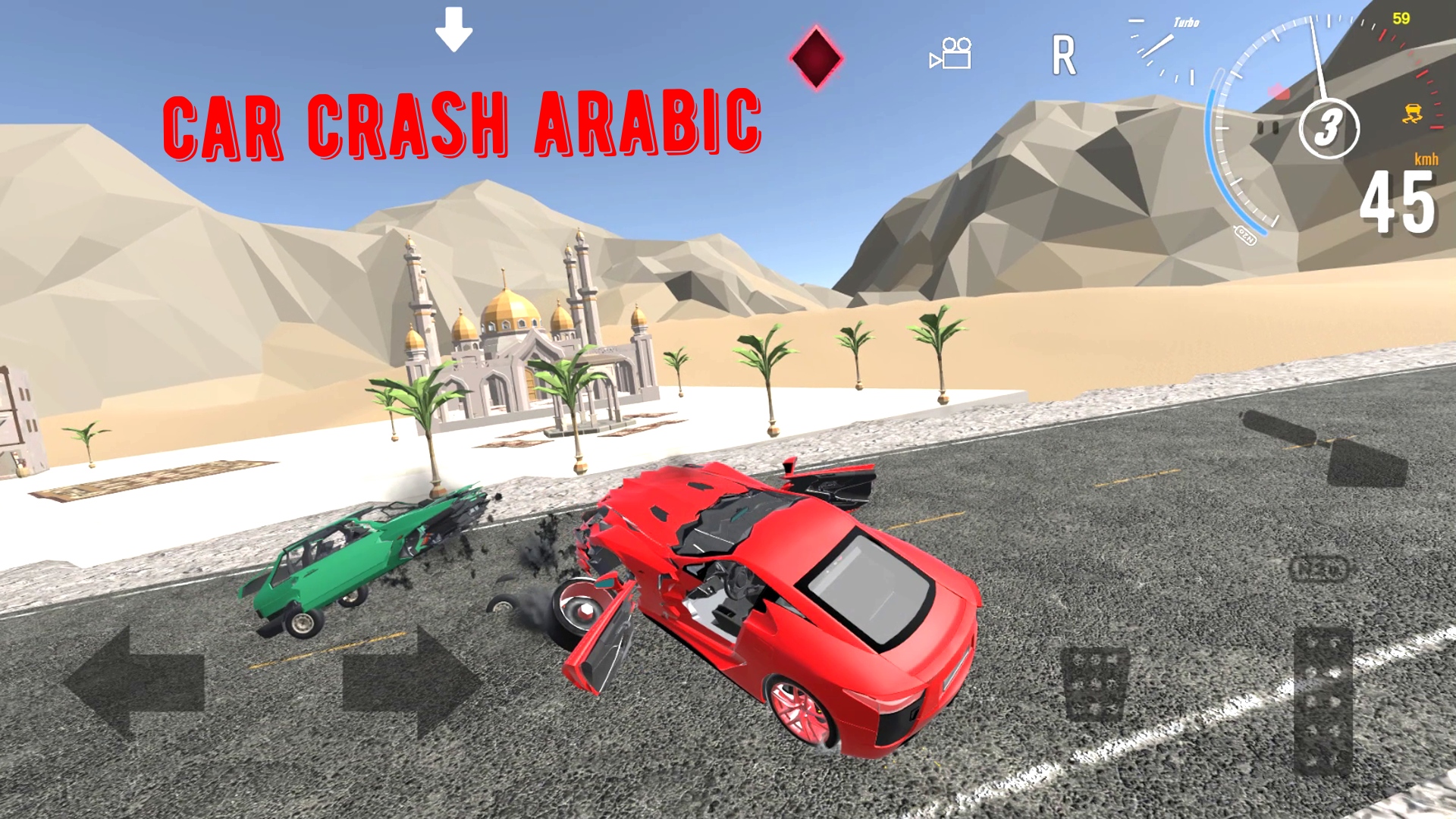1456x819 pixels.
Task: Tap the gear 3 indicator to shift
Action: point(1327,129)
